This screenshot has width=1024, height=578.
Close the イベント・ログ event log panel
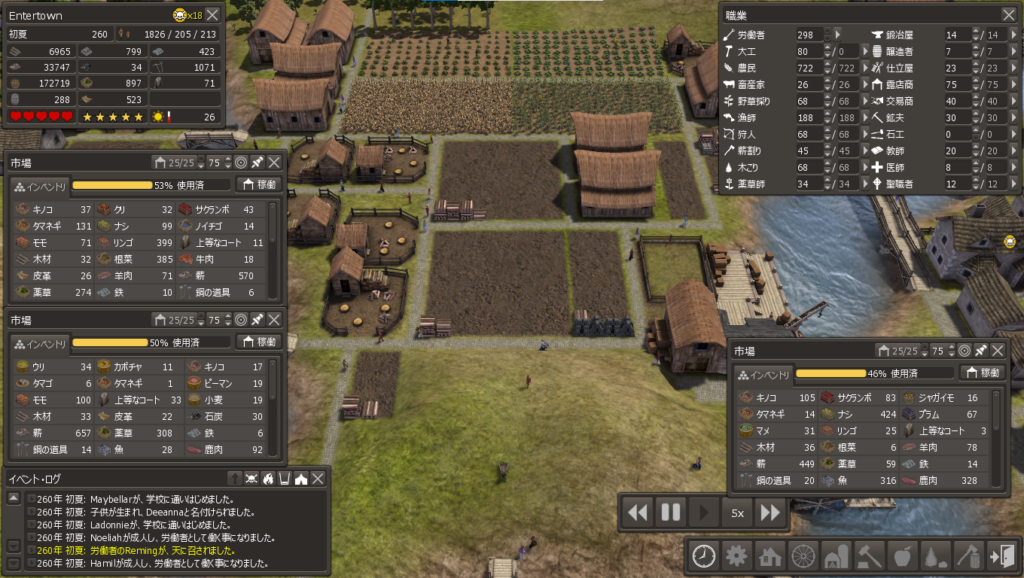click(317, 479)
